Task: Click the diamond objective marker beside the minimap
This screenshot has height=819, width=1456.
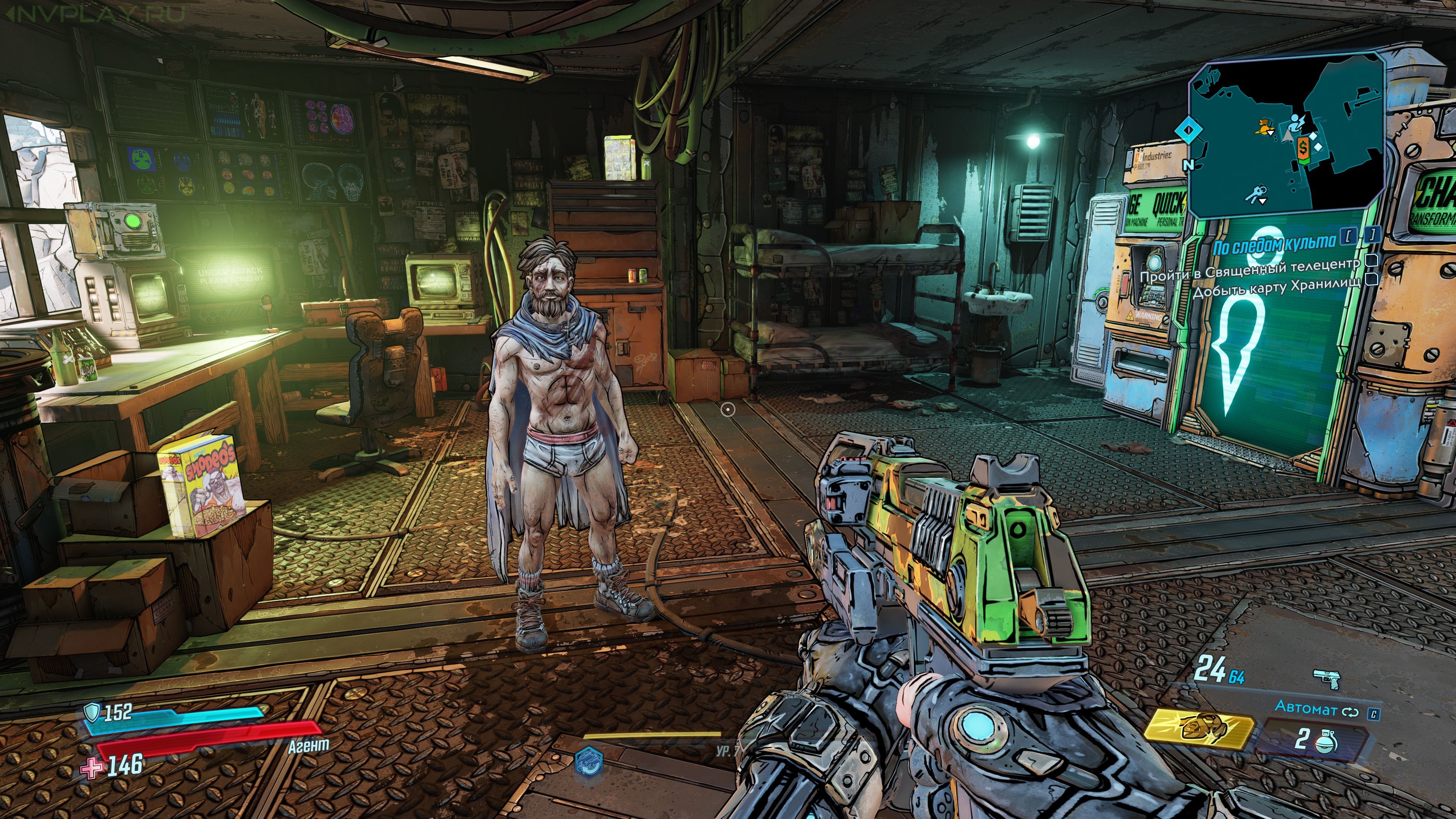Action: tap(1188, 130)
